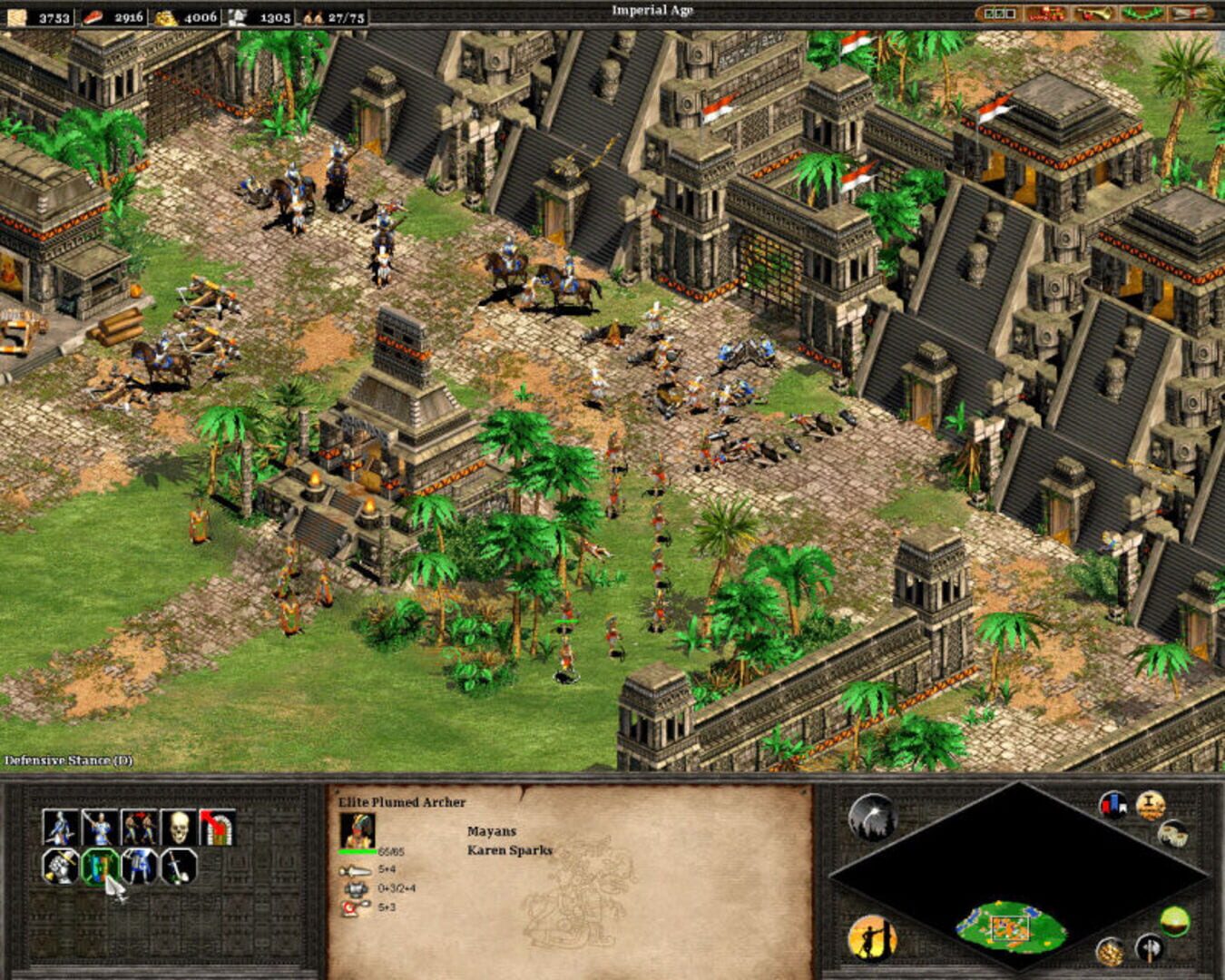
Task: Open the game menu via the scroll icon
Action: point(1191,13)
